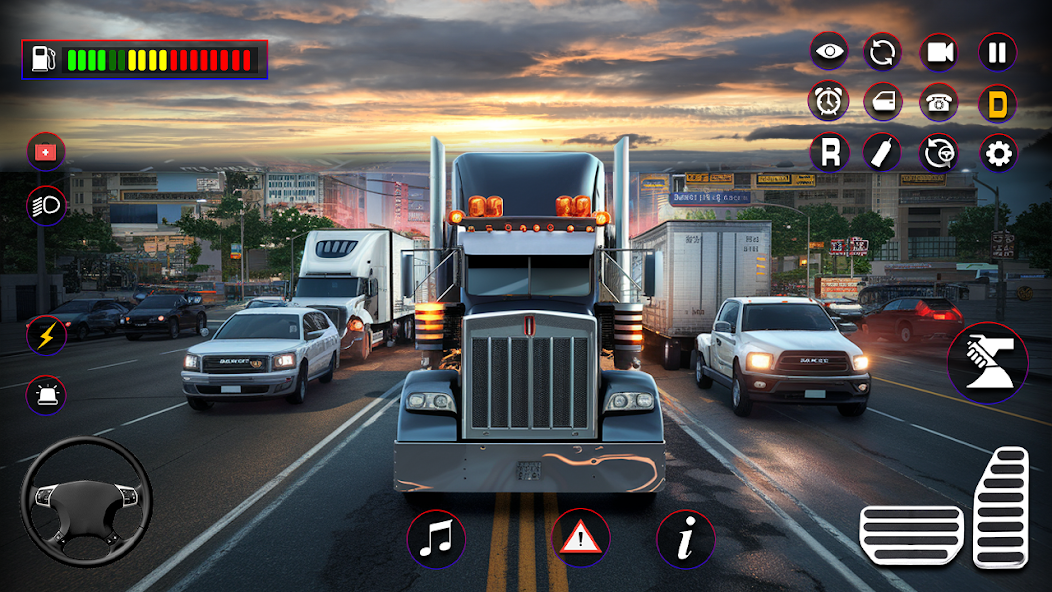The image size is (1052, 592).
Task: Switch view using the eye icon
Action: pos(829,52)
